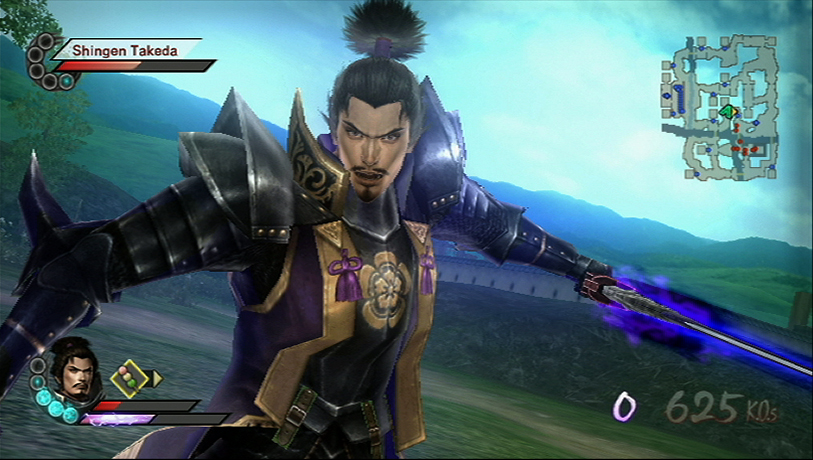
Task: Select the dango skewer item slot
Action: (x=127, y=378)
